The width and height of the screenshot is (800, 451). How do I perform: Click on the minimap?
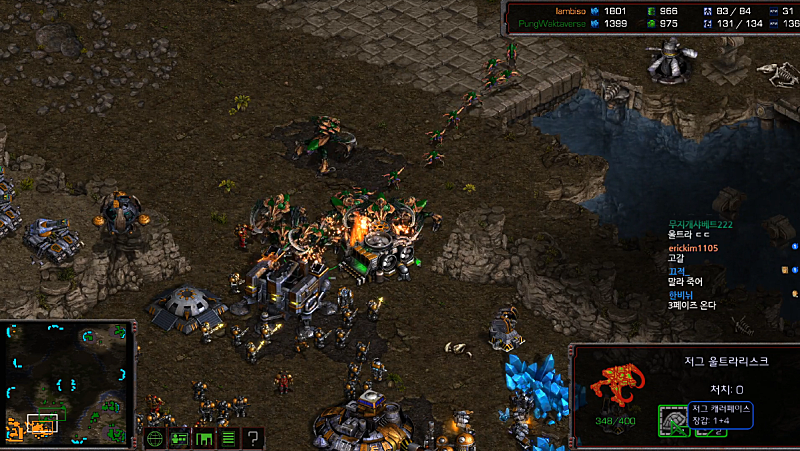pos(67,383)
